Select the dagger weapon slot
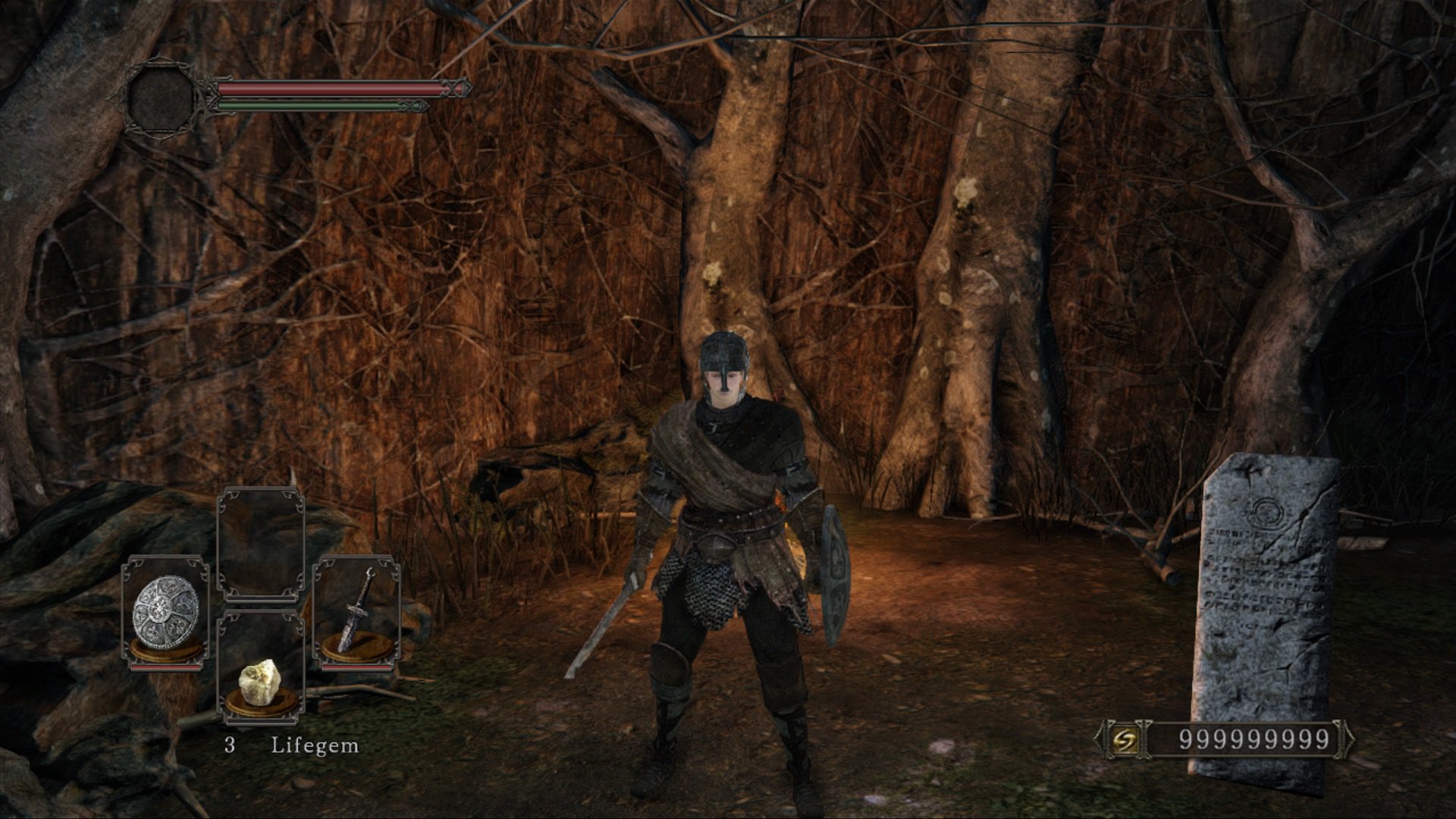This screenshot has width=1456, height=819. click(356, 612)
